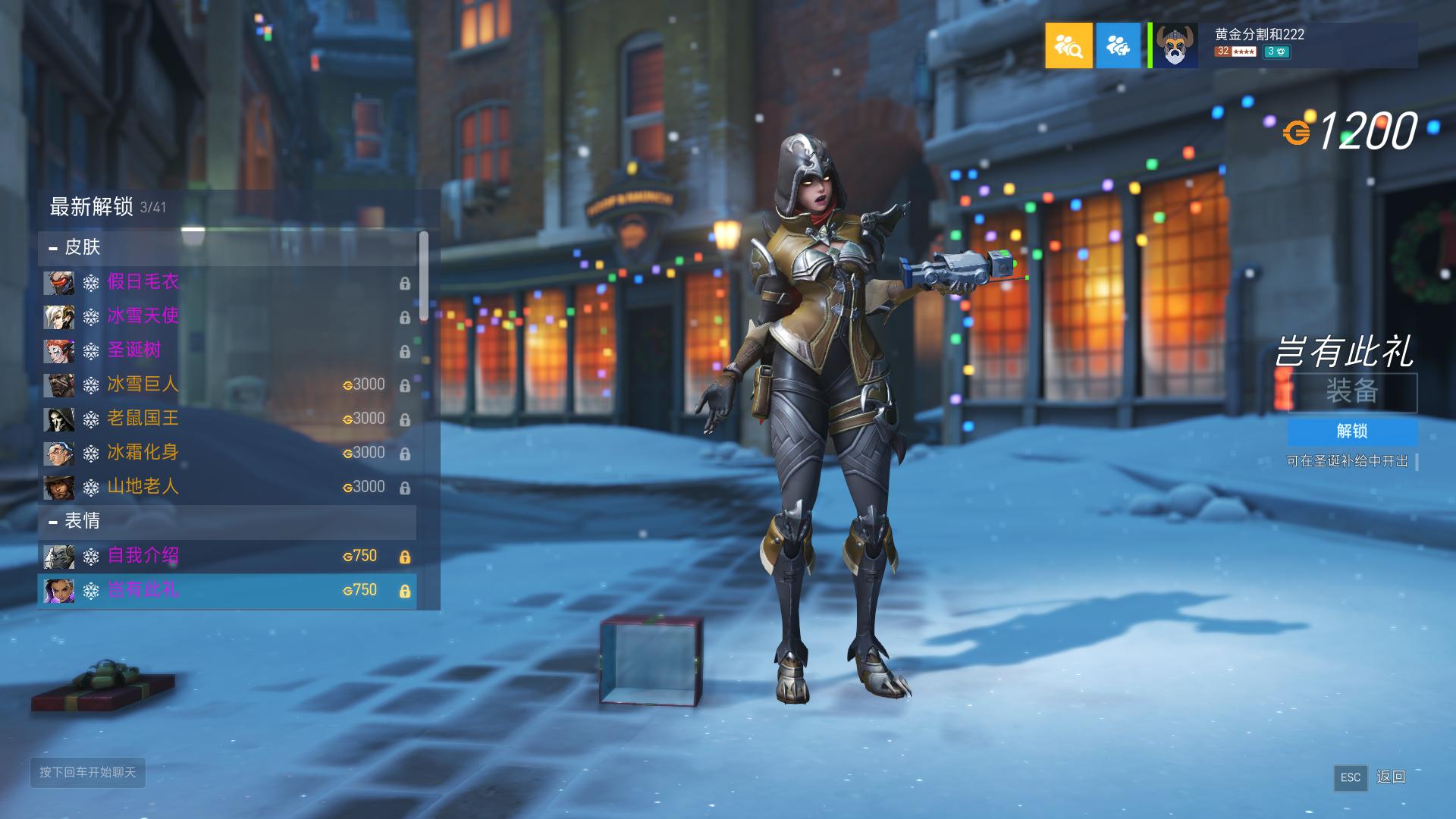Click the 装备 equip button
The width and height of the screenshot is (1456, 819).
tap(1352, 392)
